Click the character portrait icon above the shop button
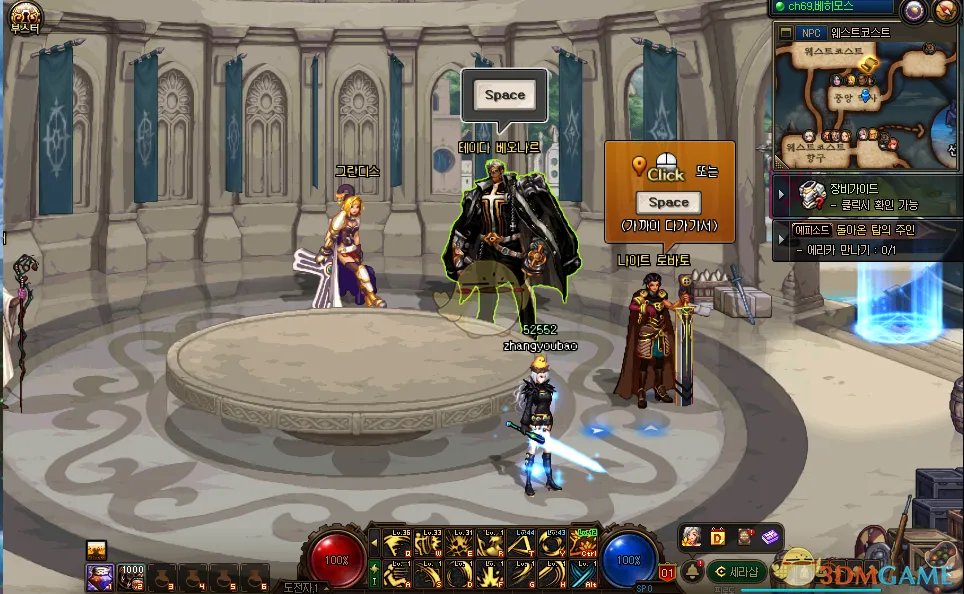The width and height of the screenshot is (964, 594). coord(691,537)
